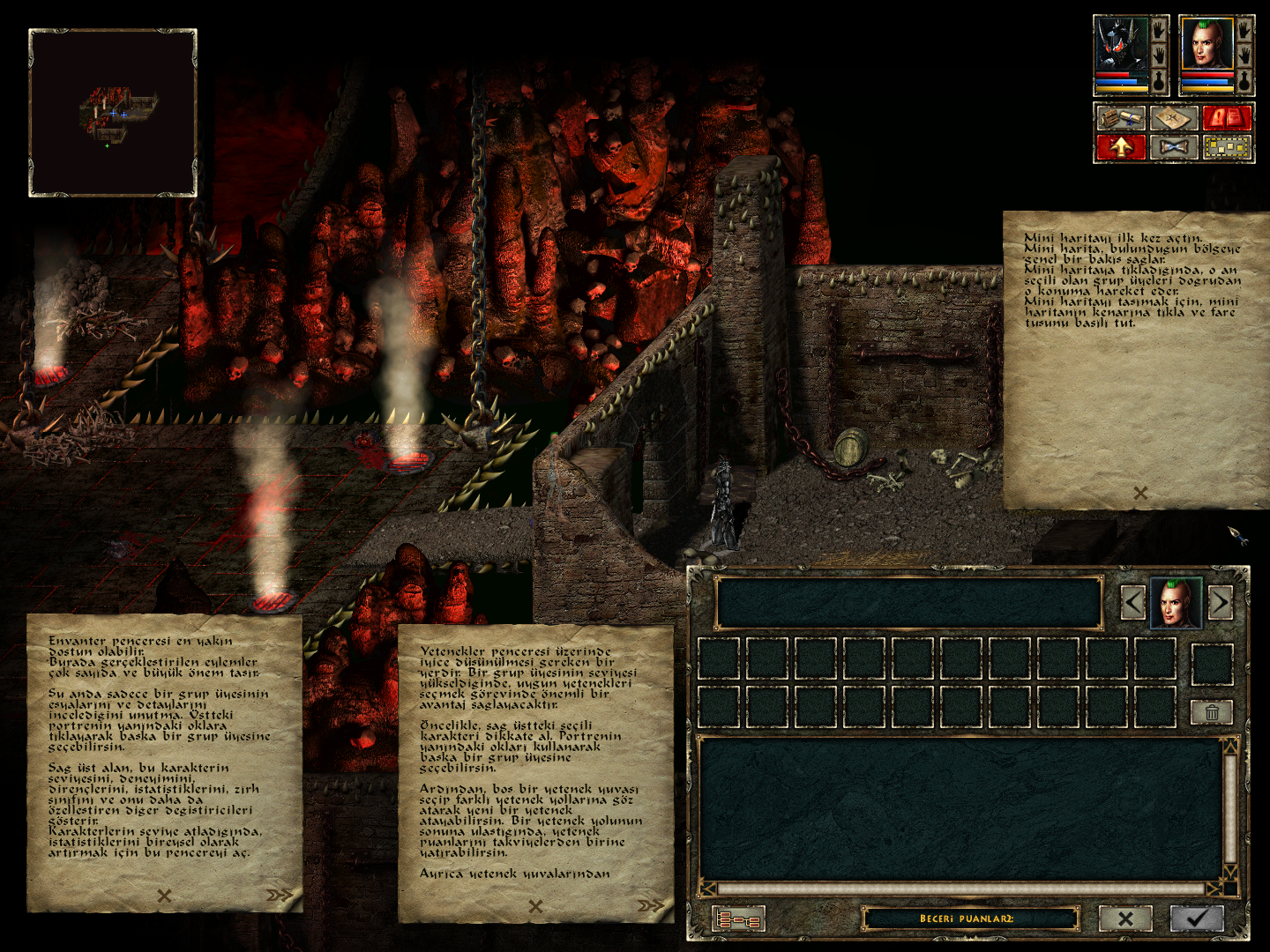Open the world map icon
Screen dimensions: 1270x952
coord(1175,118)
